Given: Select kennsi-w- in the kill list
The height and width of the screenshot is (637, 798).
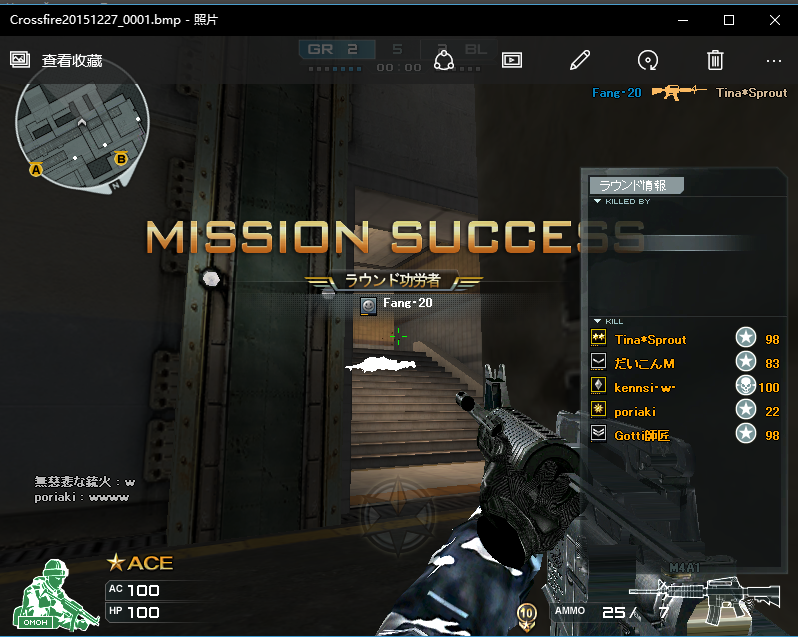Looking at the screenshot, I should (644, 388).
